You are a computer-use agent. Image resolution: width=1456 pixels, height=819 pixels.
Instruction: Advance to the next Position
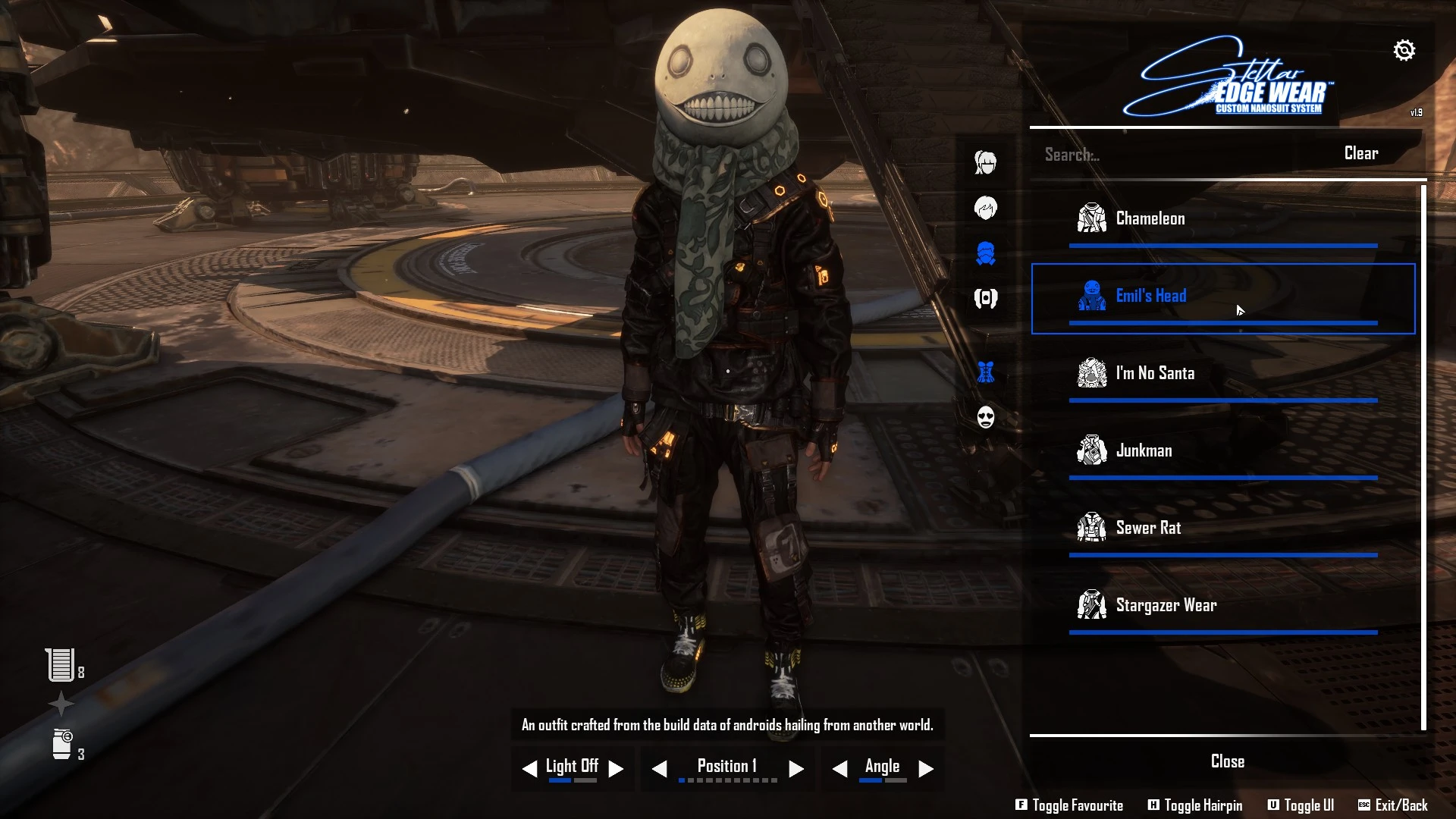[795, 769]
